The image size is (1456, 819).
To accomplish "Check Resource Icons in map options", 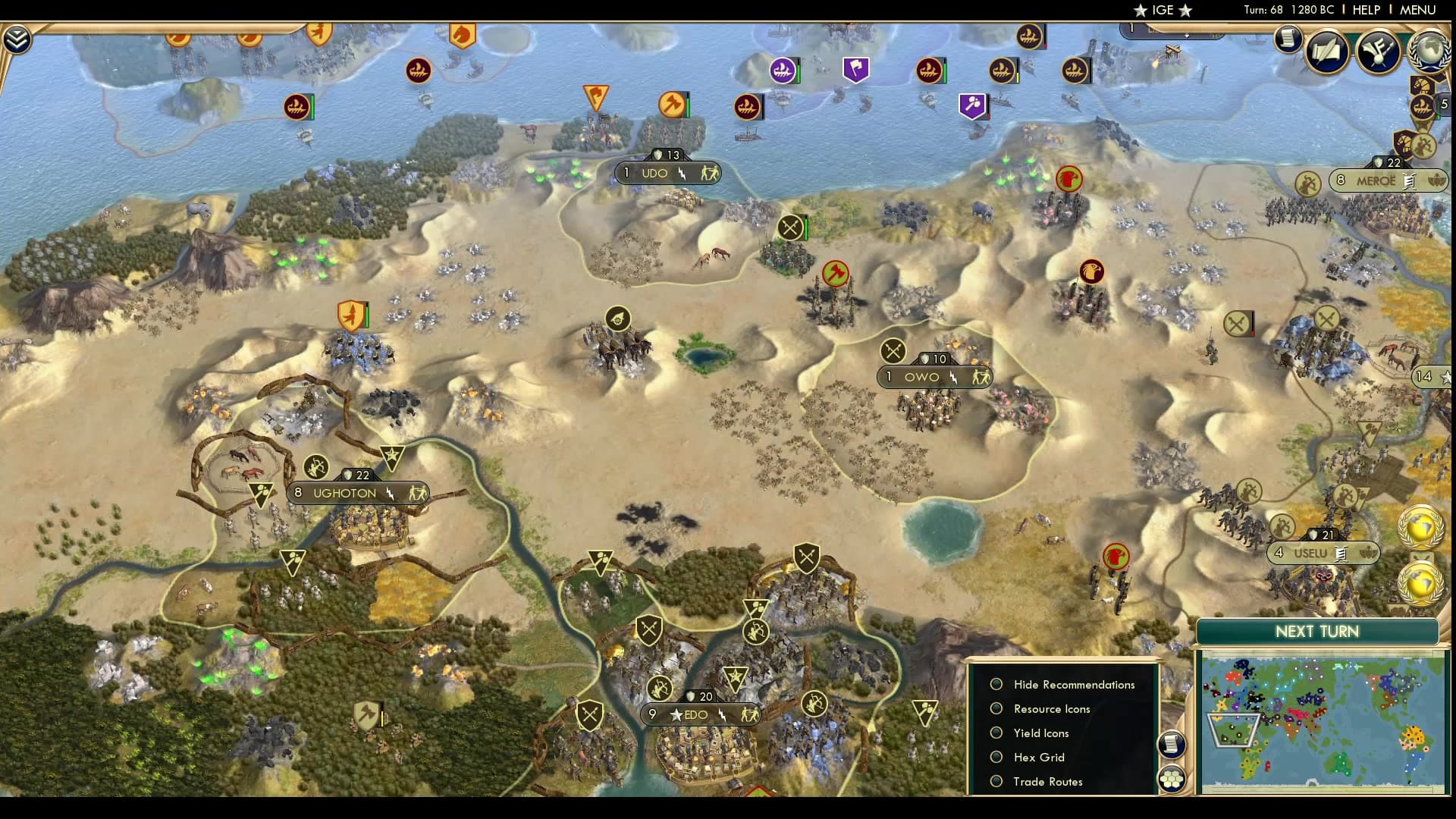I will (997, 709).
